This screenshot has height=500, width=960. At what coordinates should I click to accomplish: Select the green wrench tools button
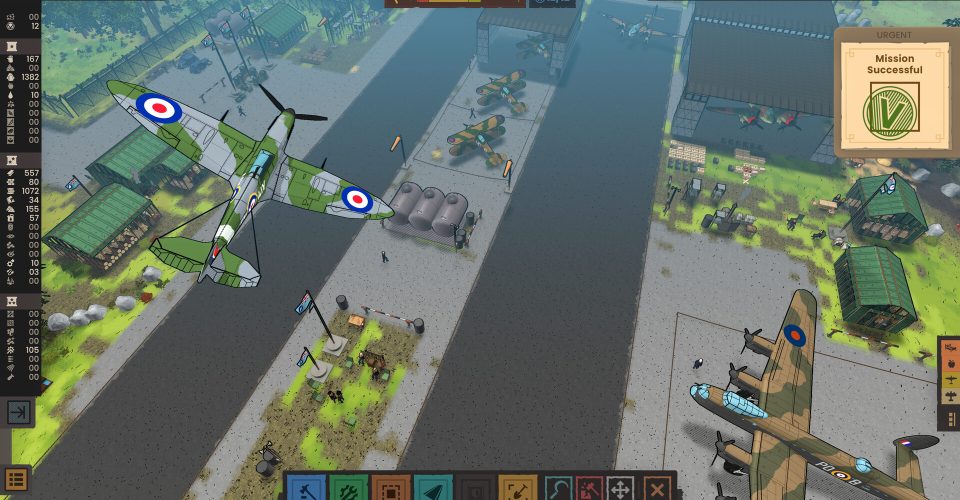click(x=348, y=489)
